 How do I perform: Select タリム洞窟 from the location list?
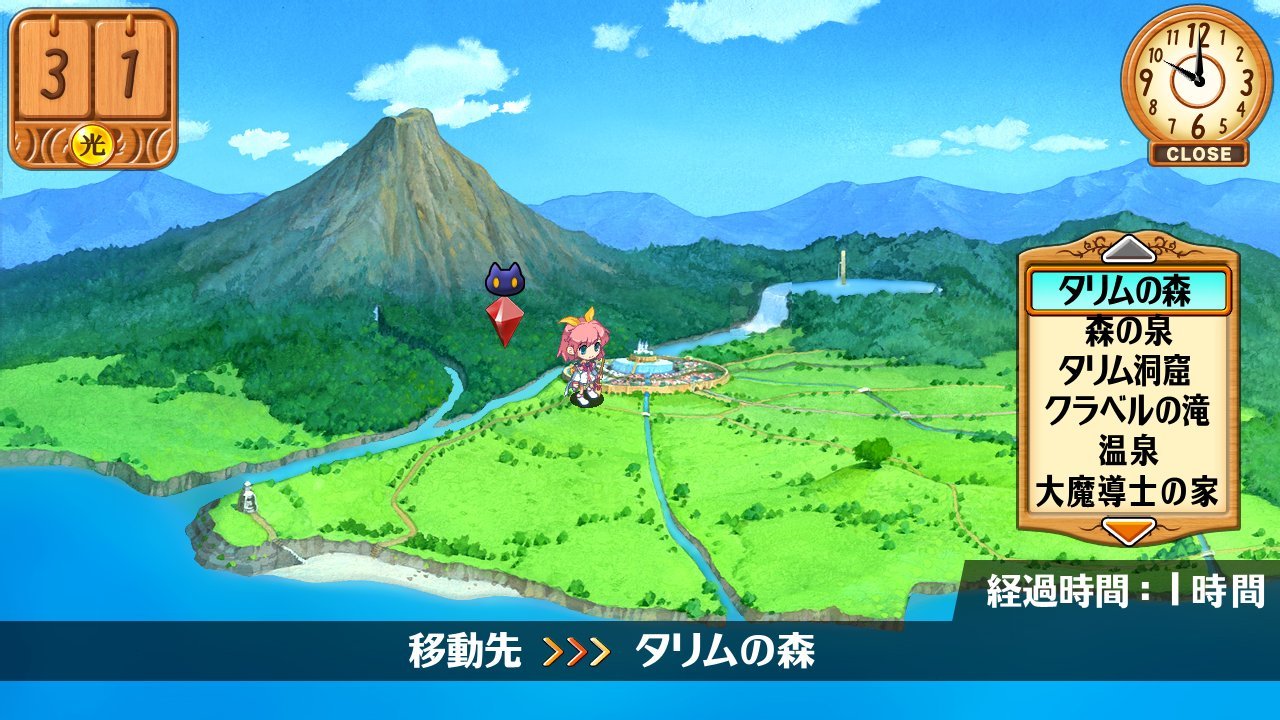pos(1127,370)
